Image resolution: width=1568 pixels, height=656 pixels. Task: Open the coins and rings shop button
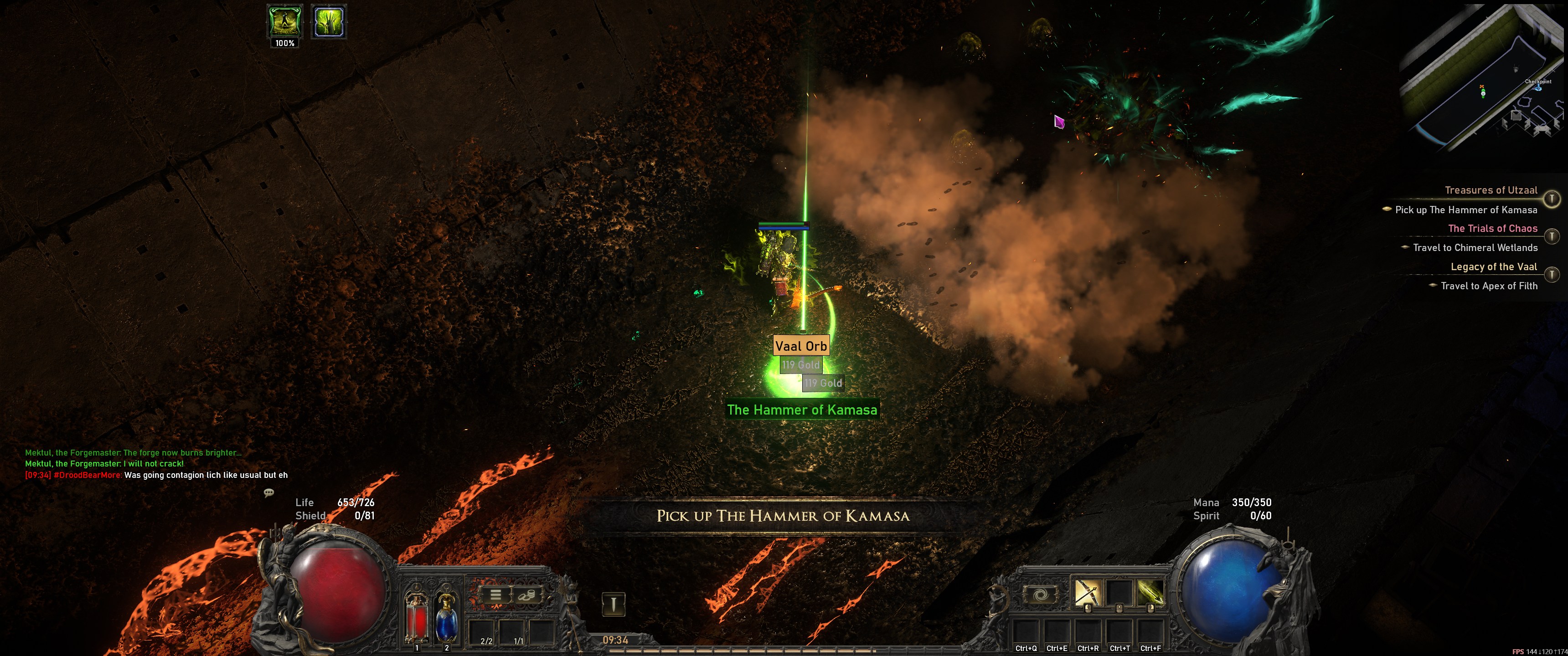click(527, 594)
